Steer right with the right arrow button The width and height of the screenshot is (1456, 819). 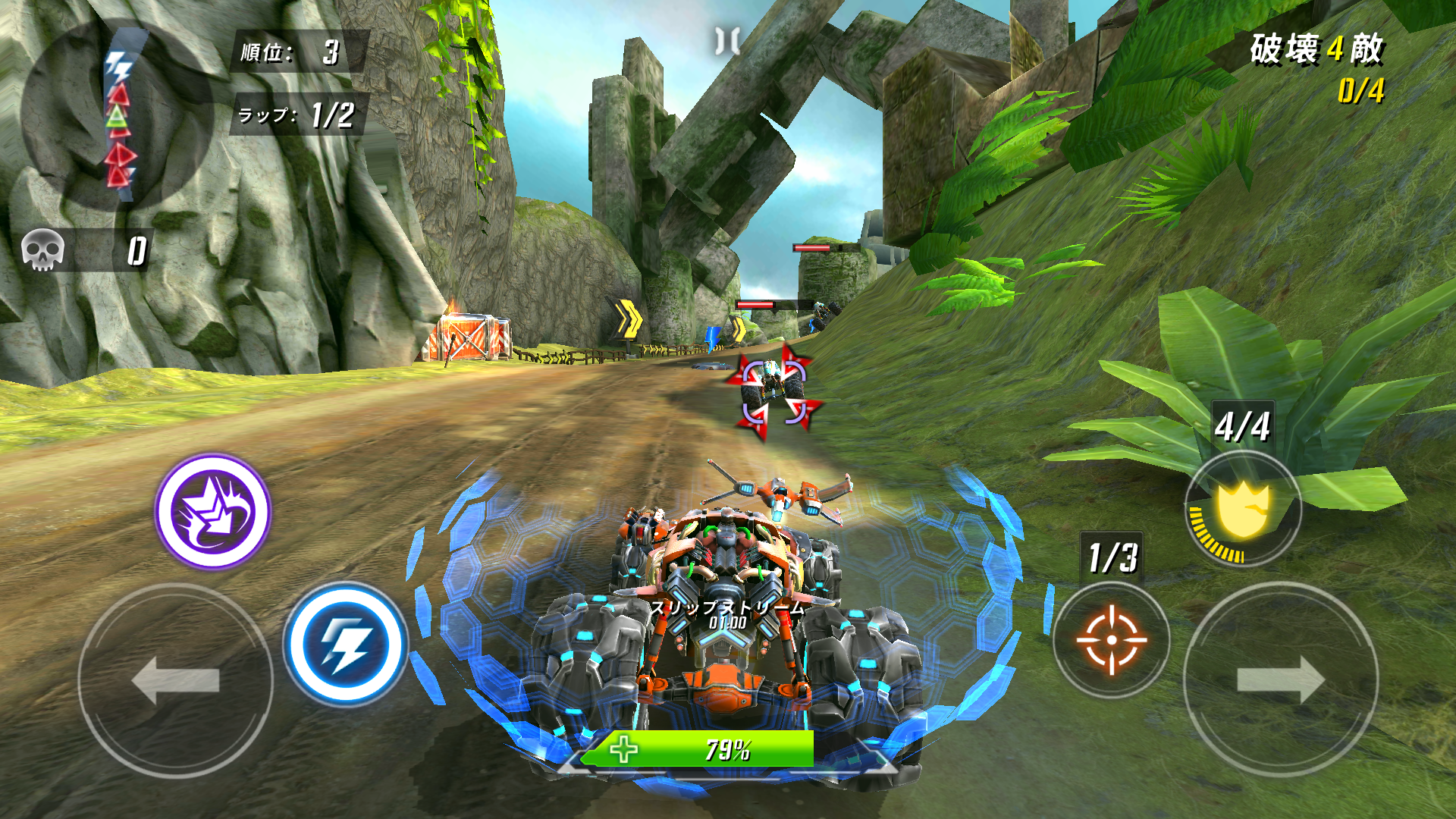tap(1281, 679)
